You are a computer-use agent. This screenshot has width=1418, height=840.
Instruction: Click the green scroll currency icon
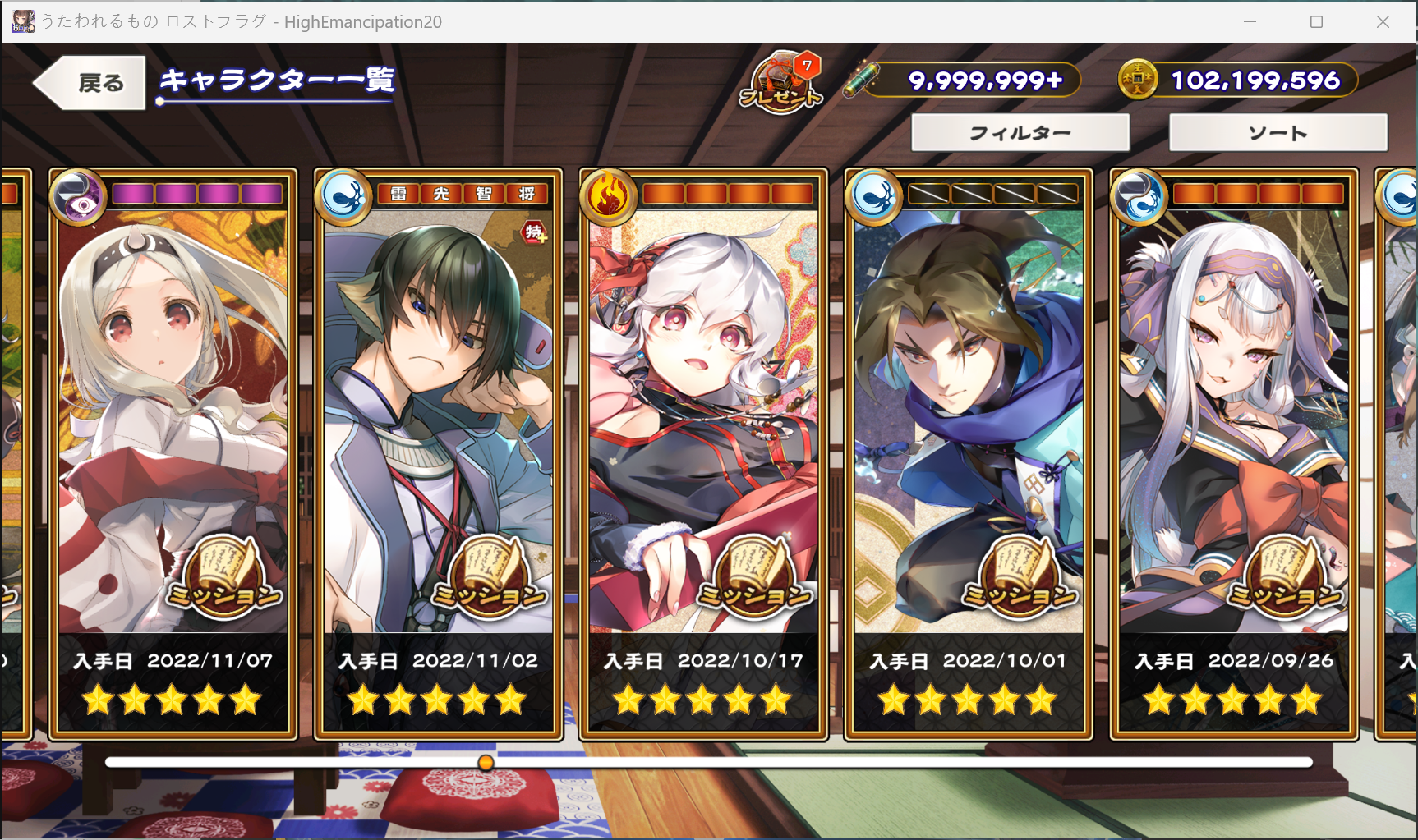(x=864, y=80)
